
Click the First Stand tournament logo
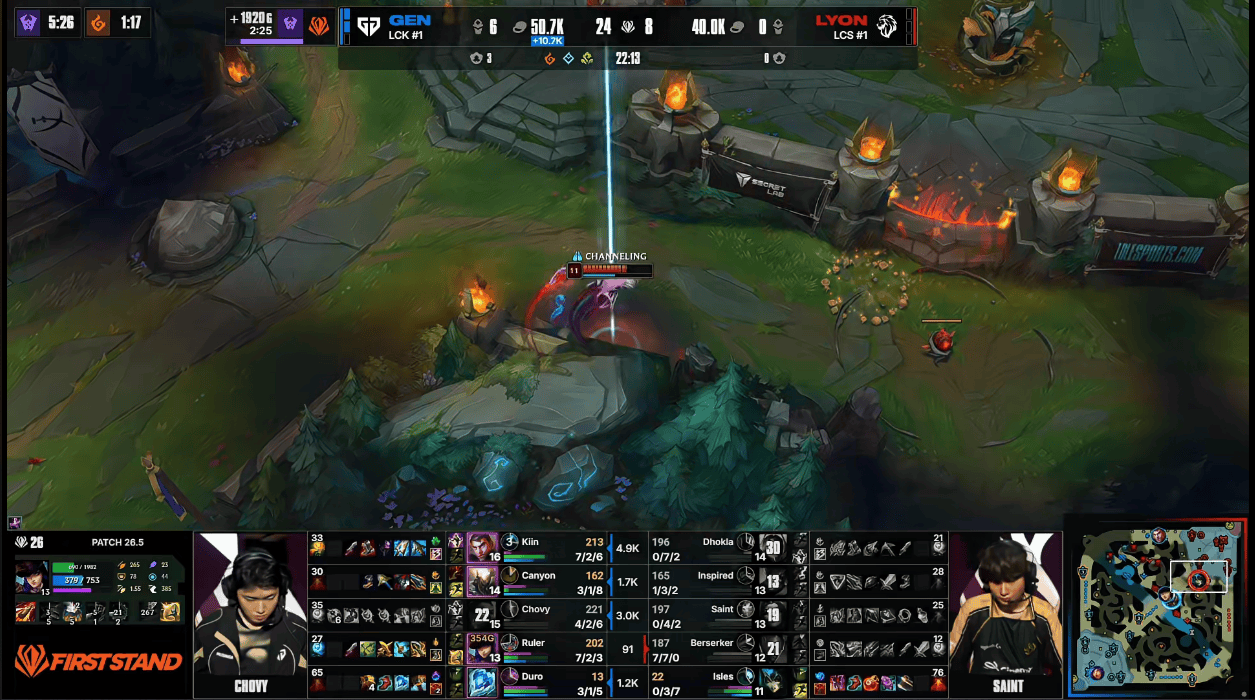[98, 661]
